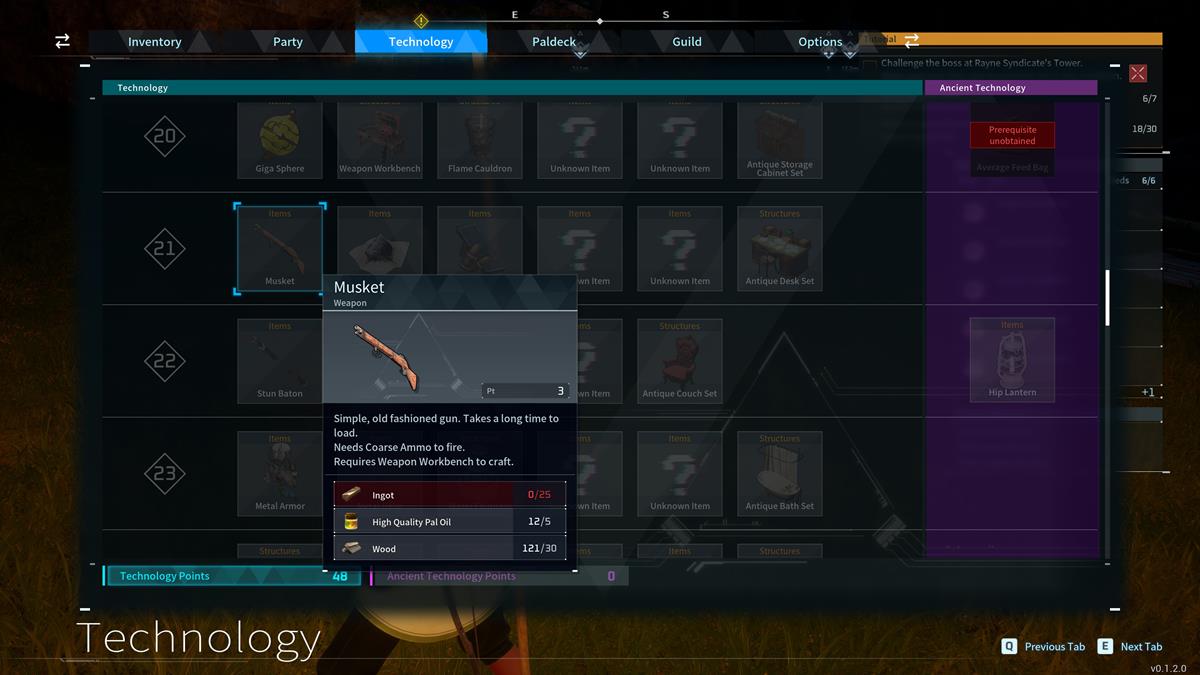Select the Antique Storage Cabinet Set

pos(780,138)
